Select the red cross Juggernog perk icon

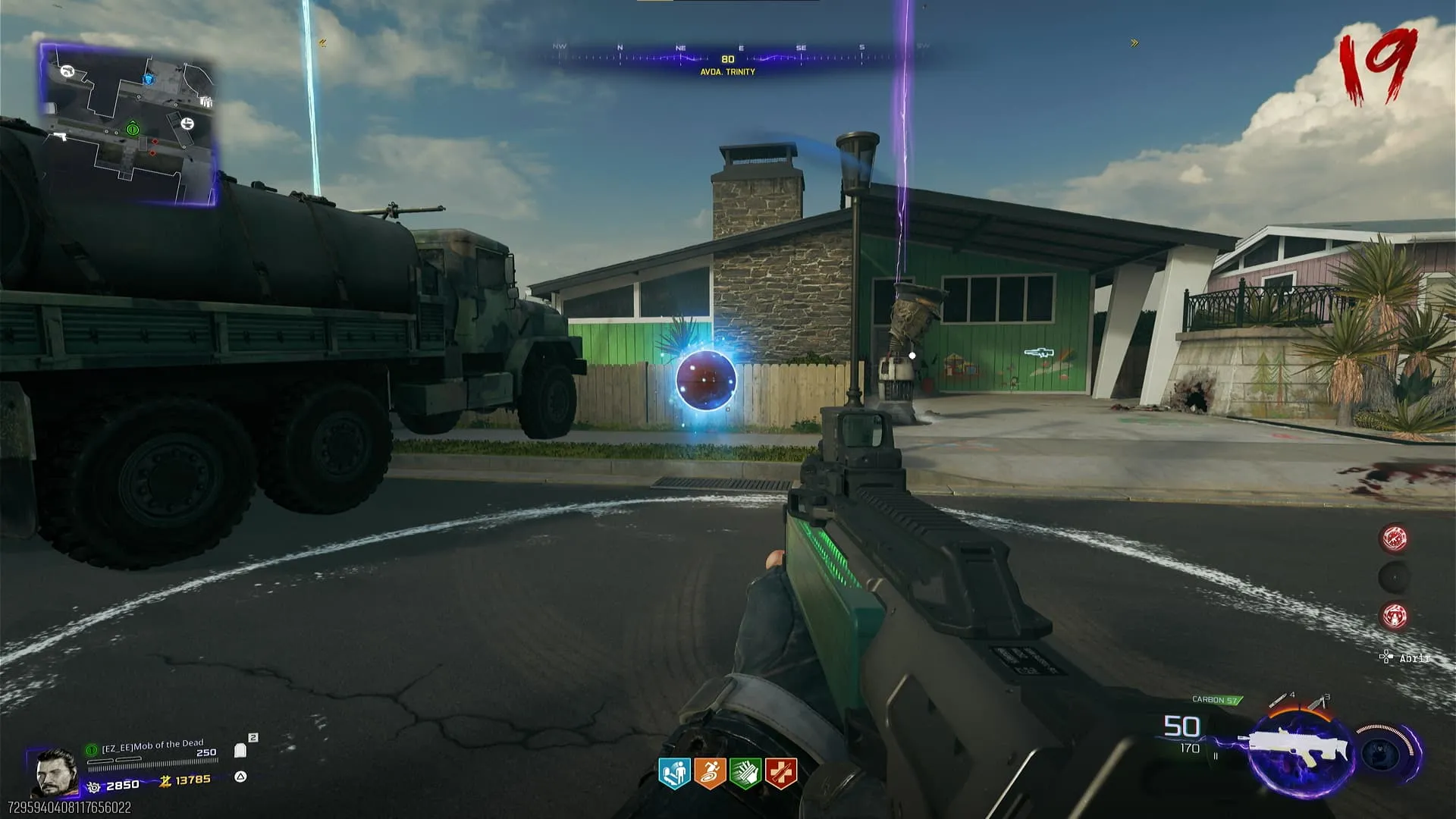point(781,773)
